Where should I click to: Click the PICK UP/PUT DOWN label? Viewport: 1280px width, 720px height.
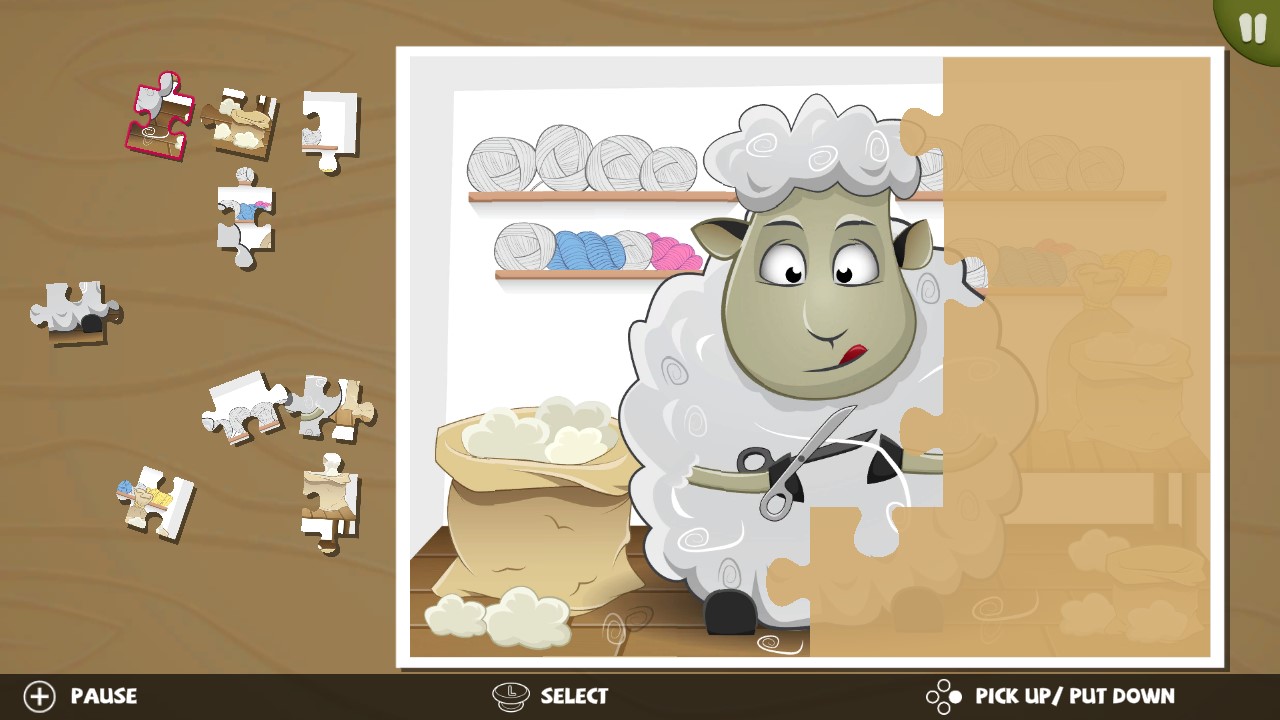pyautogui.click(x=1073, y=695)
